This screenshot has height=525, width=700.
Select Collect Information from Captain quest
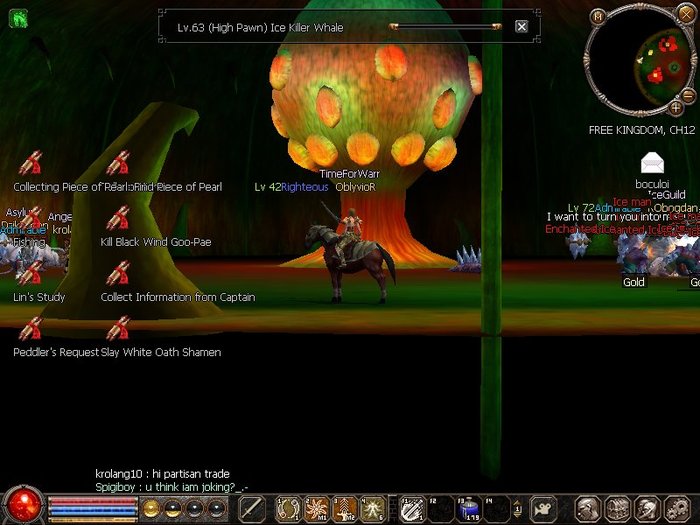[118, 274]
